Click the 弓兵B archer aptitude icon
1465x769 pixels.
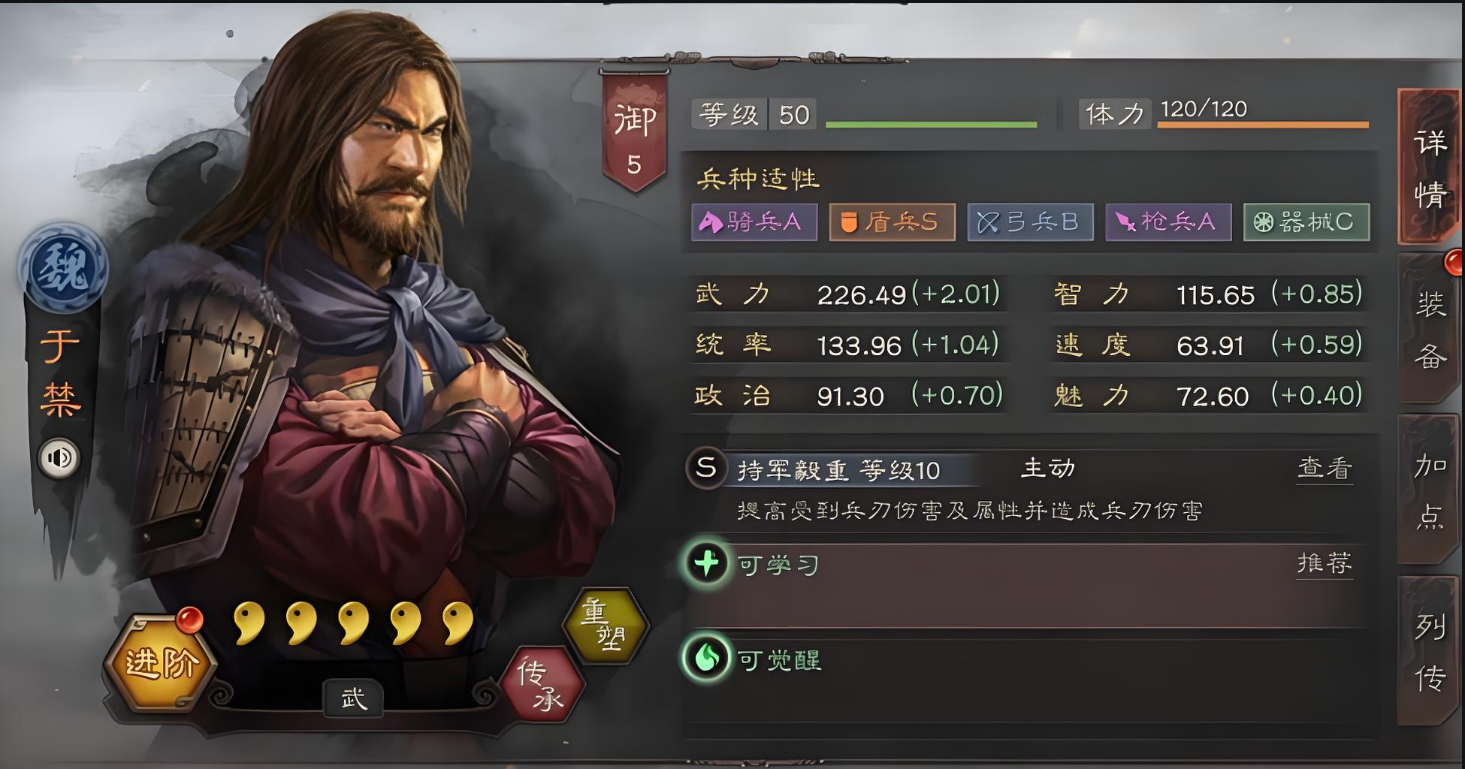point(1030,222)
